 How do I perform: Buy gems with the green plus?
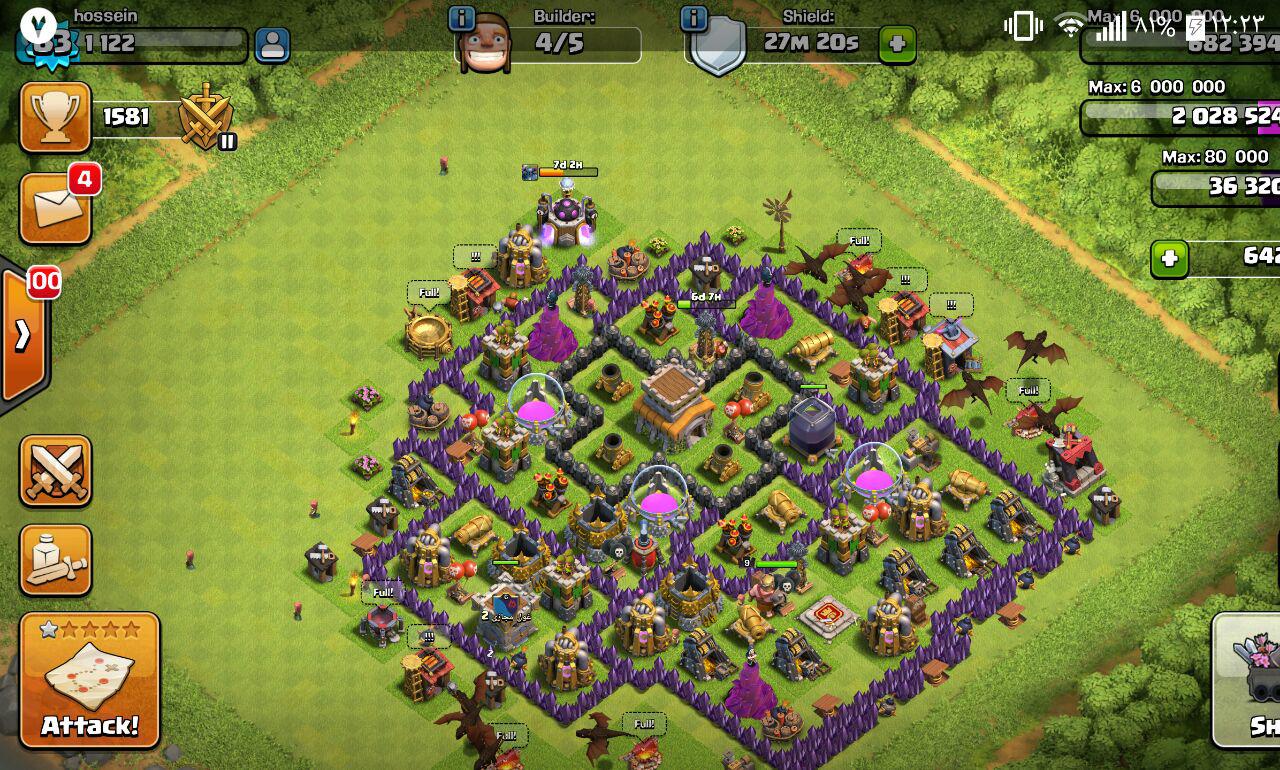coord(1169,260)
